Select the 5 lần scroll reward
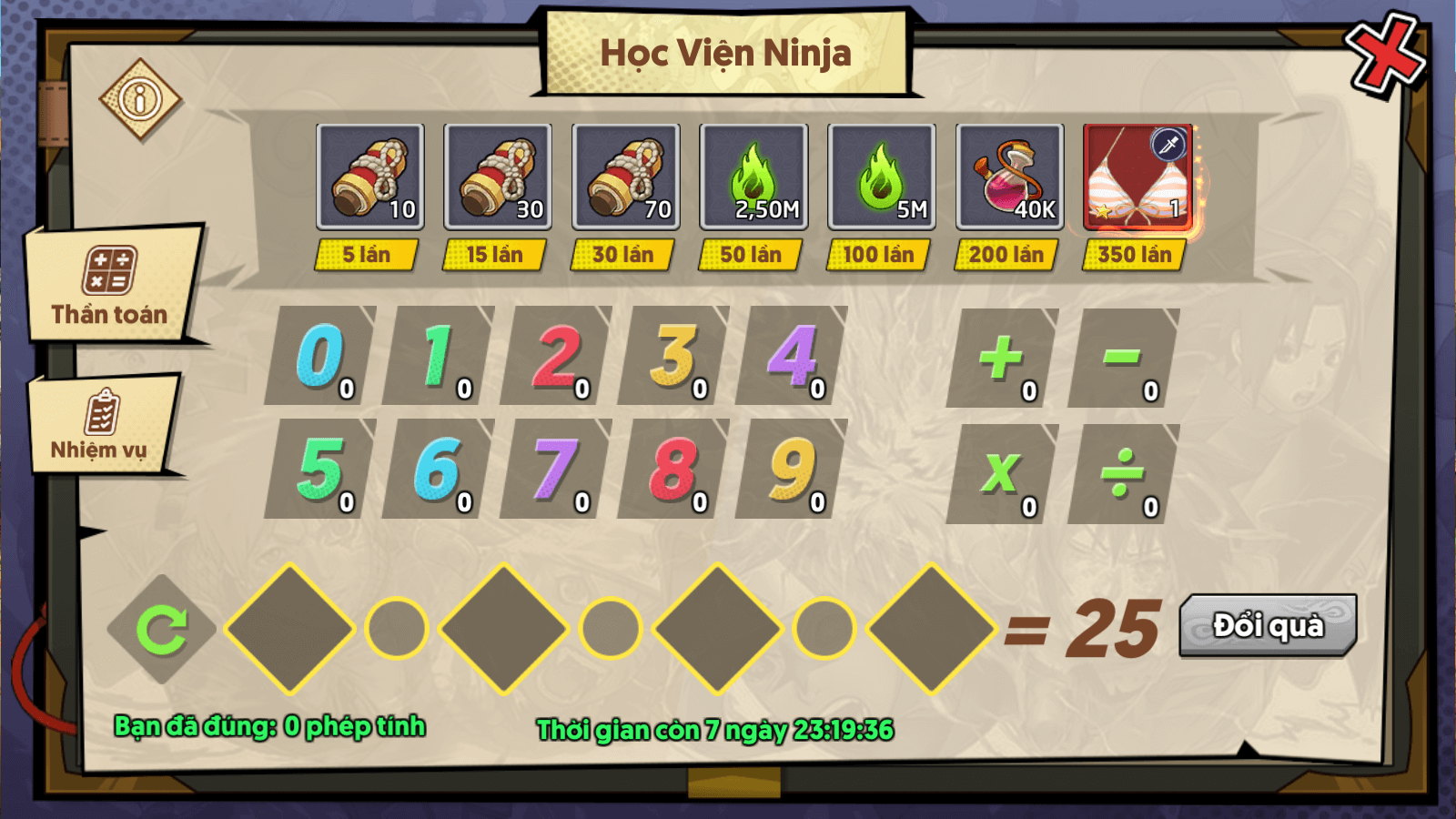Screen dimensions: 1456x819 (x=369, y=177)
